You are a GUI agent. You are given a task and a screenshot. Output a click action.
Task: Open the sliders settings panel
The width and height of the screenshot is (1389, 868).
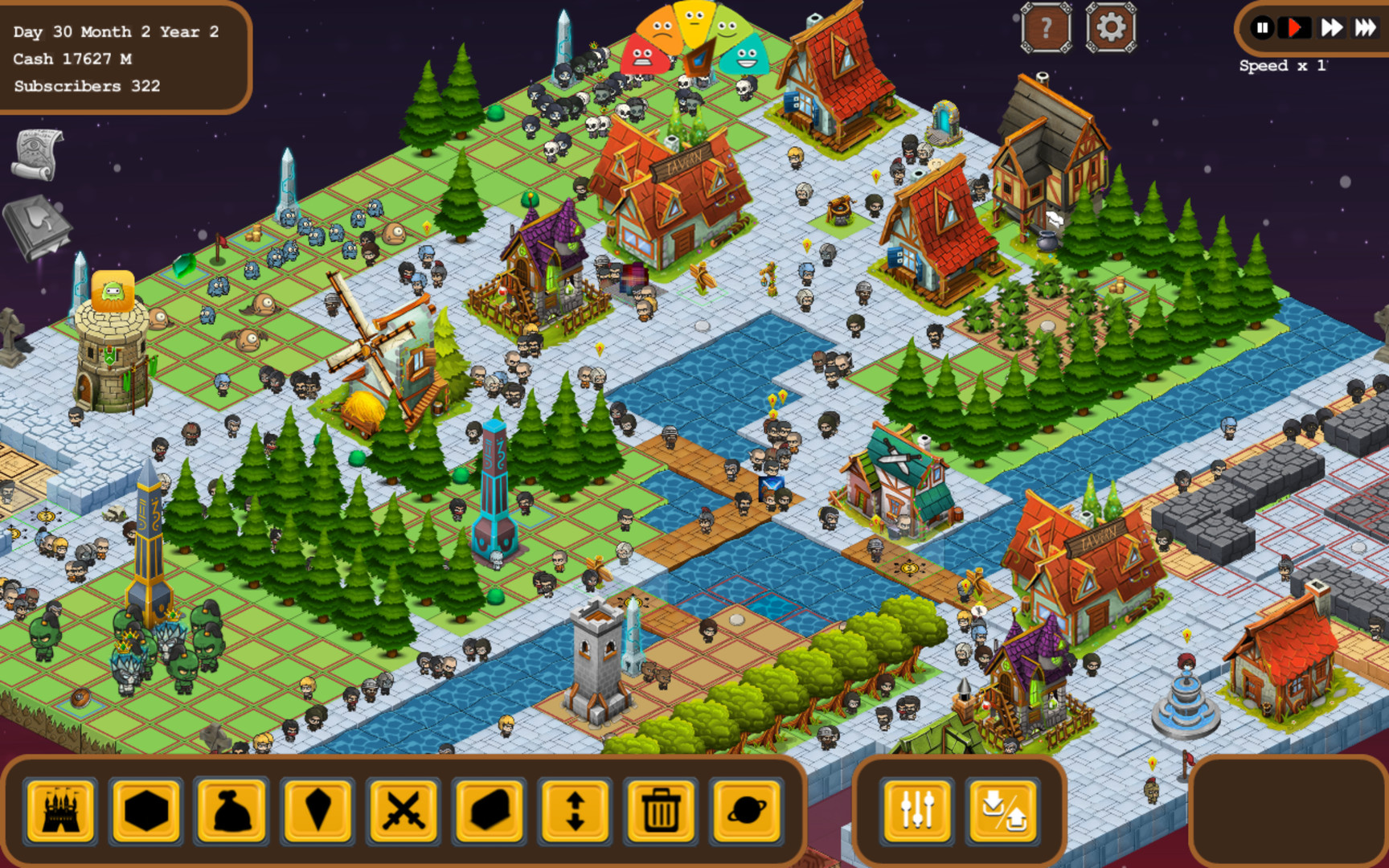[915, 810]
